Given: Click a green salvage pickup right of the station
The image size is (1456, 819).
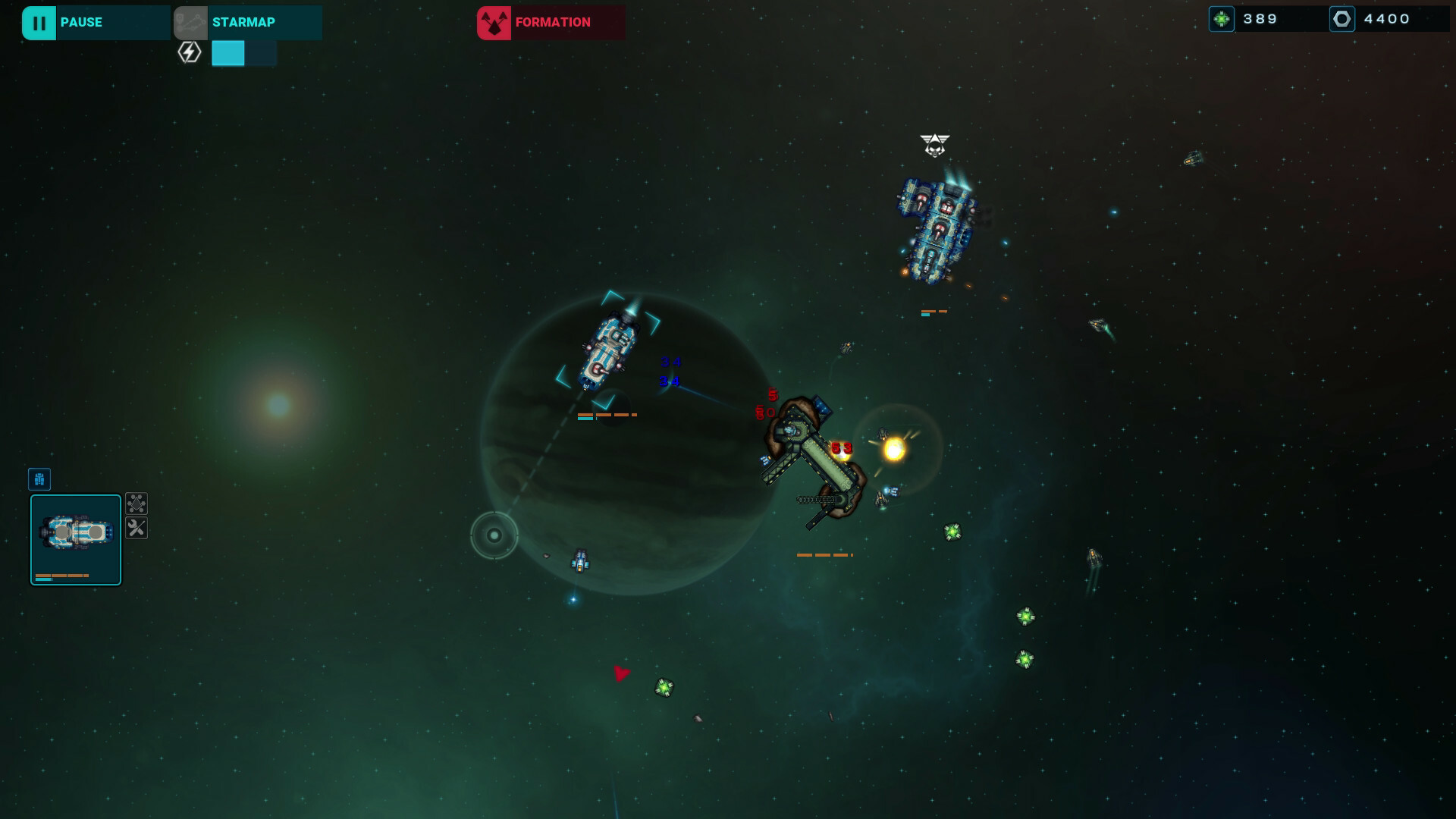Looking at the screenshot, I should 952,532.
